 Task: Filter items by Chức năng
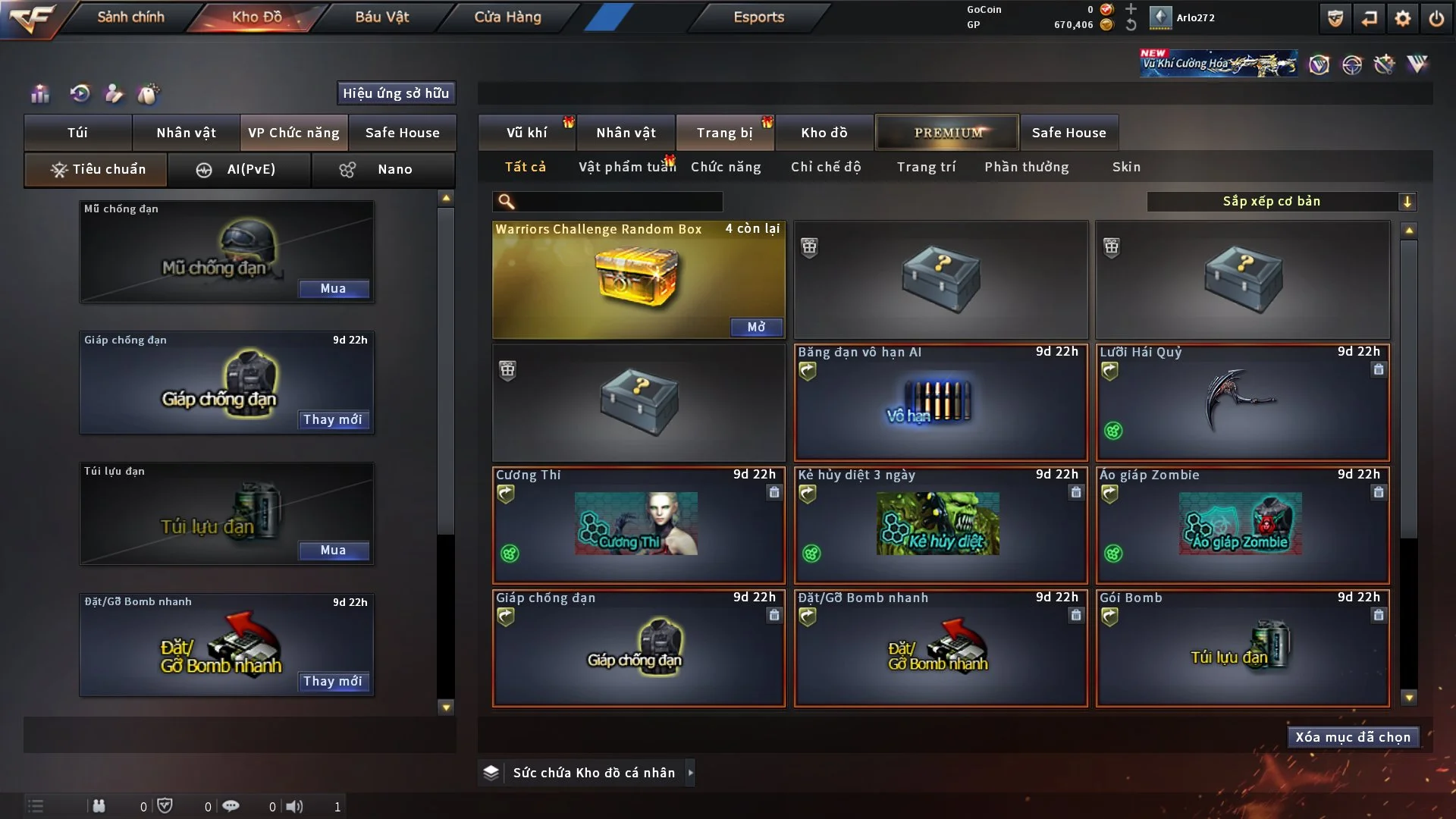click(725, 167)
